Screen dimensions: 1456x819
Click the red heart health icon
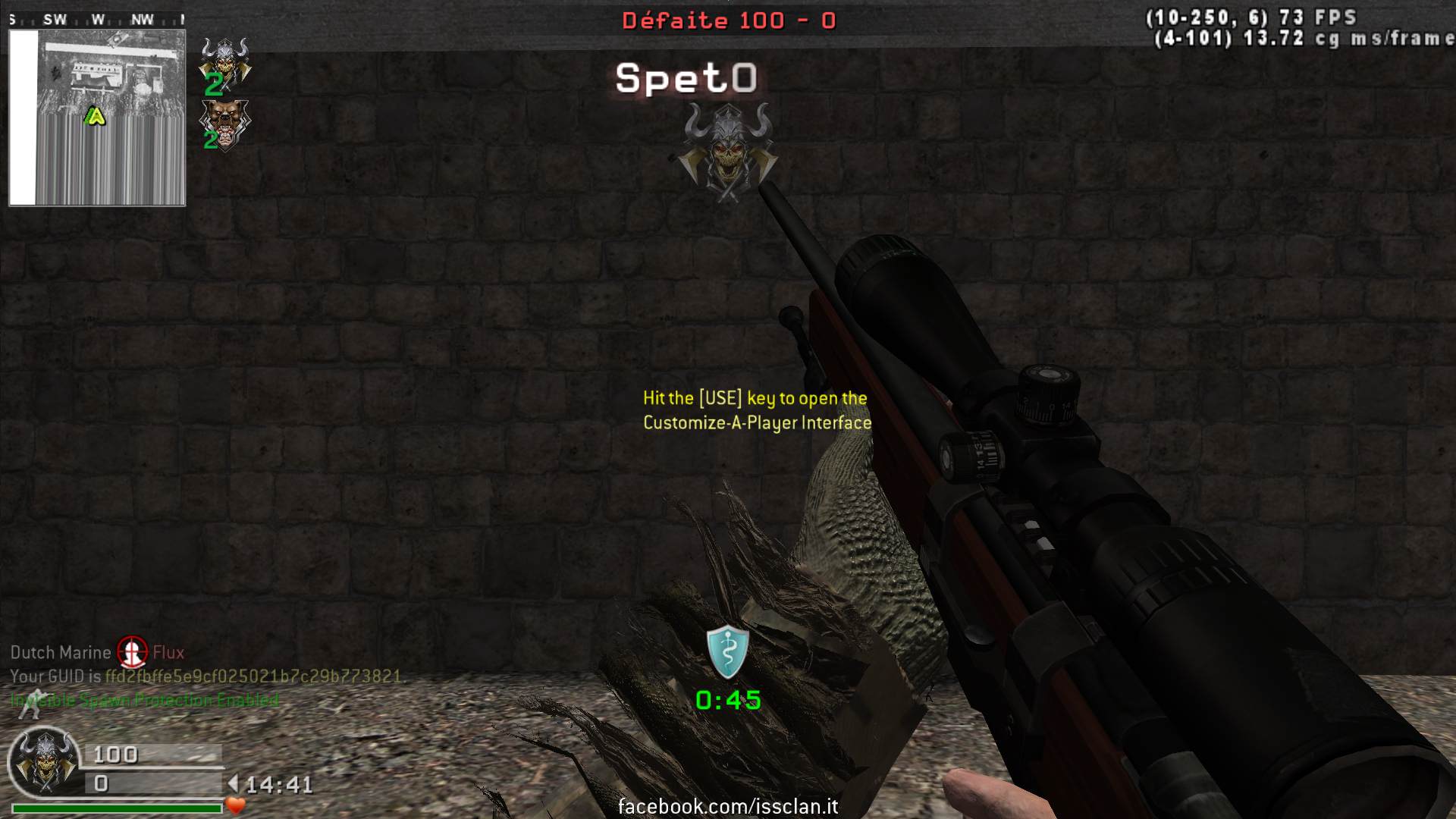coord(236,805)
